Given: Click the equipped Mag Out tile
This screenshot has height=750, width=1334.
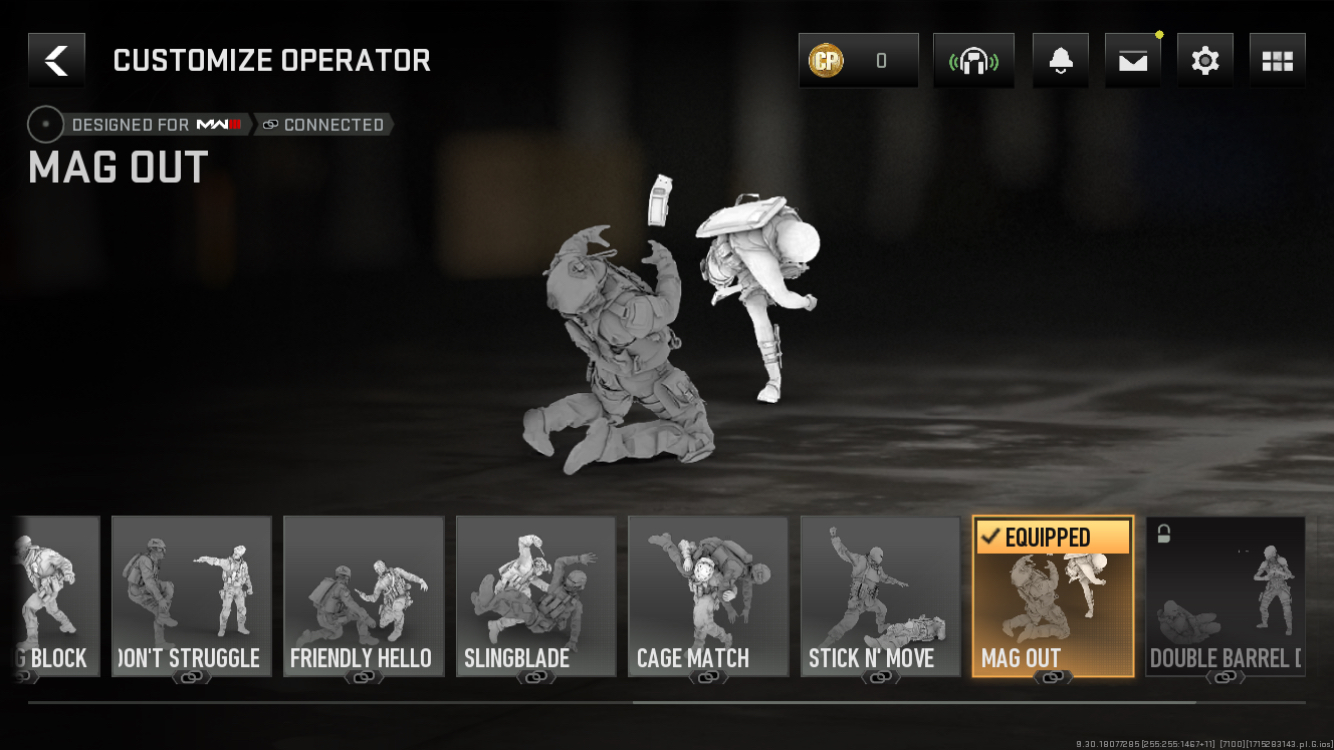Looking at the screenshot, I should [x=1053, y=596].
